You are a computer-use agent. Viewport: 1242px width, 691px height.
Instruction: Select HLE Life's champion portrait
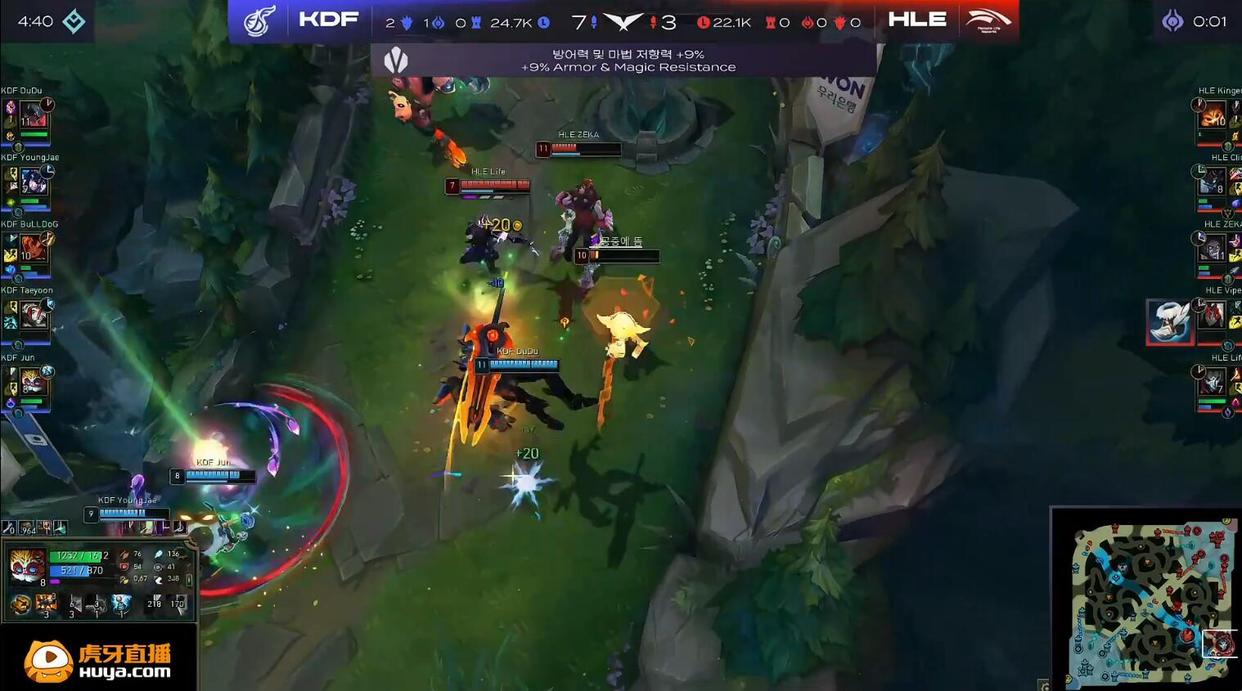1213,382
